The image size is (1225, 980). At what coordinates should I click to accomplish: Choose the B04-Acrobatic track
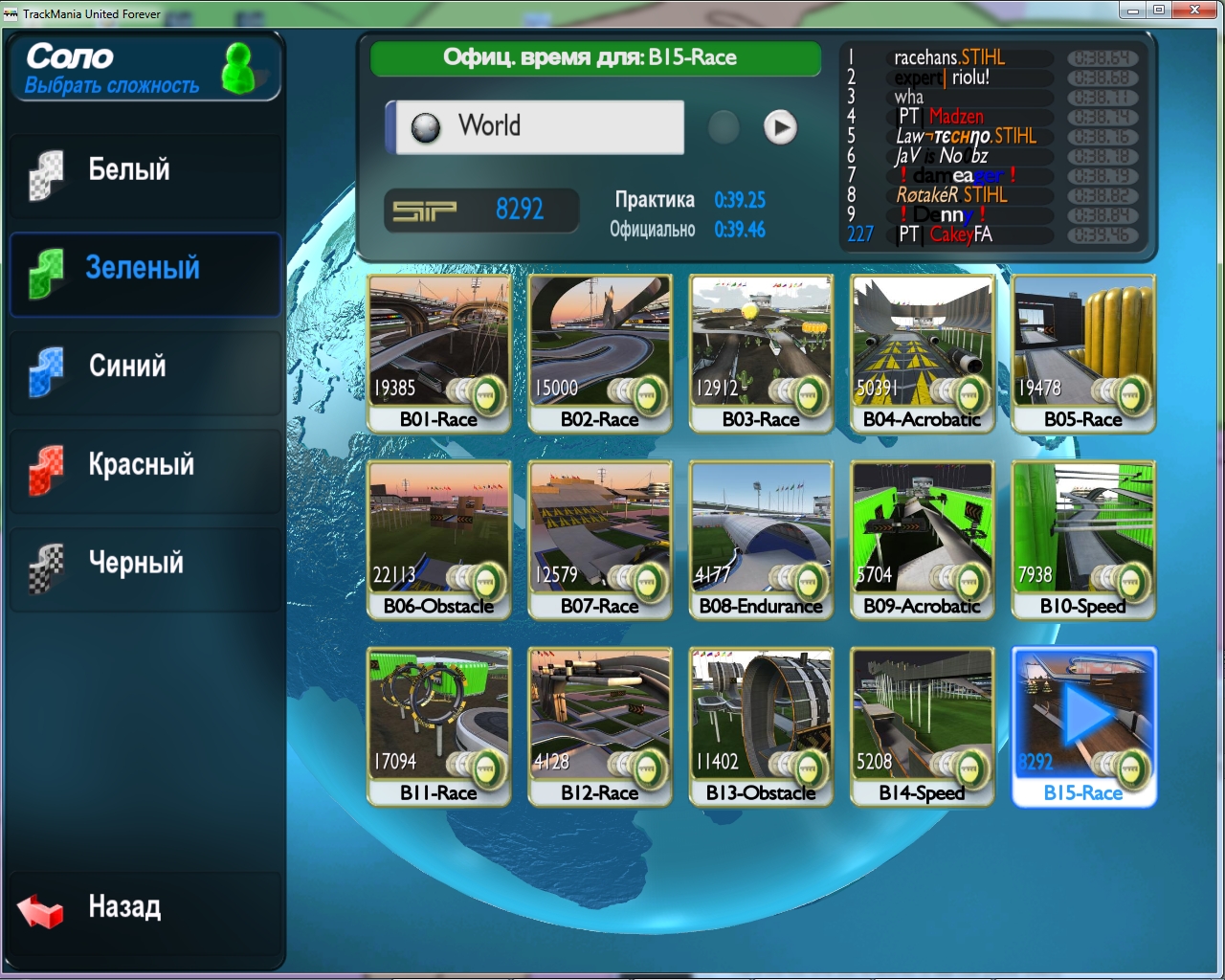click(x=922, y=352)
